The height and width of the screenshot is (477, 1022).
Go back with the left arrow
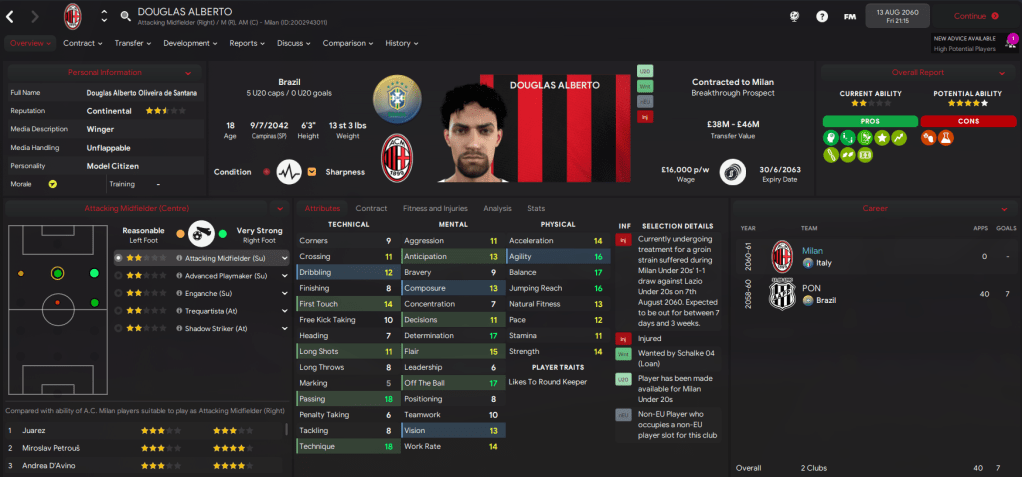point(11,16)
